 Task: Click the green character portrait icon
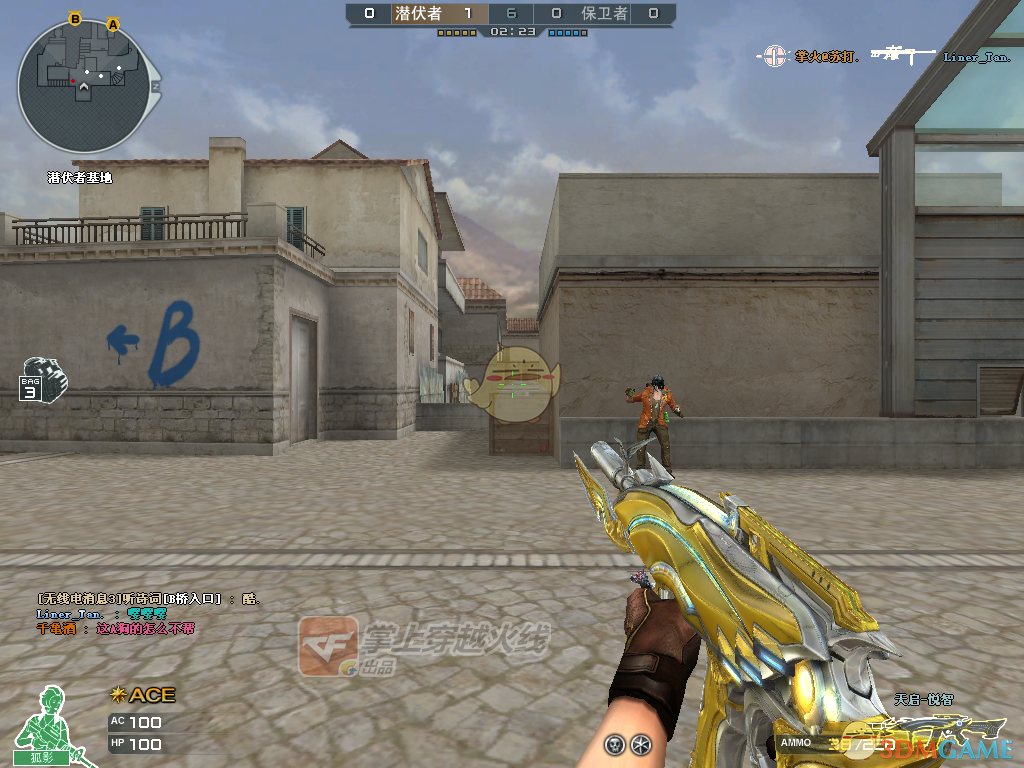[x=44, y=724]
